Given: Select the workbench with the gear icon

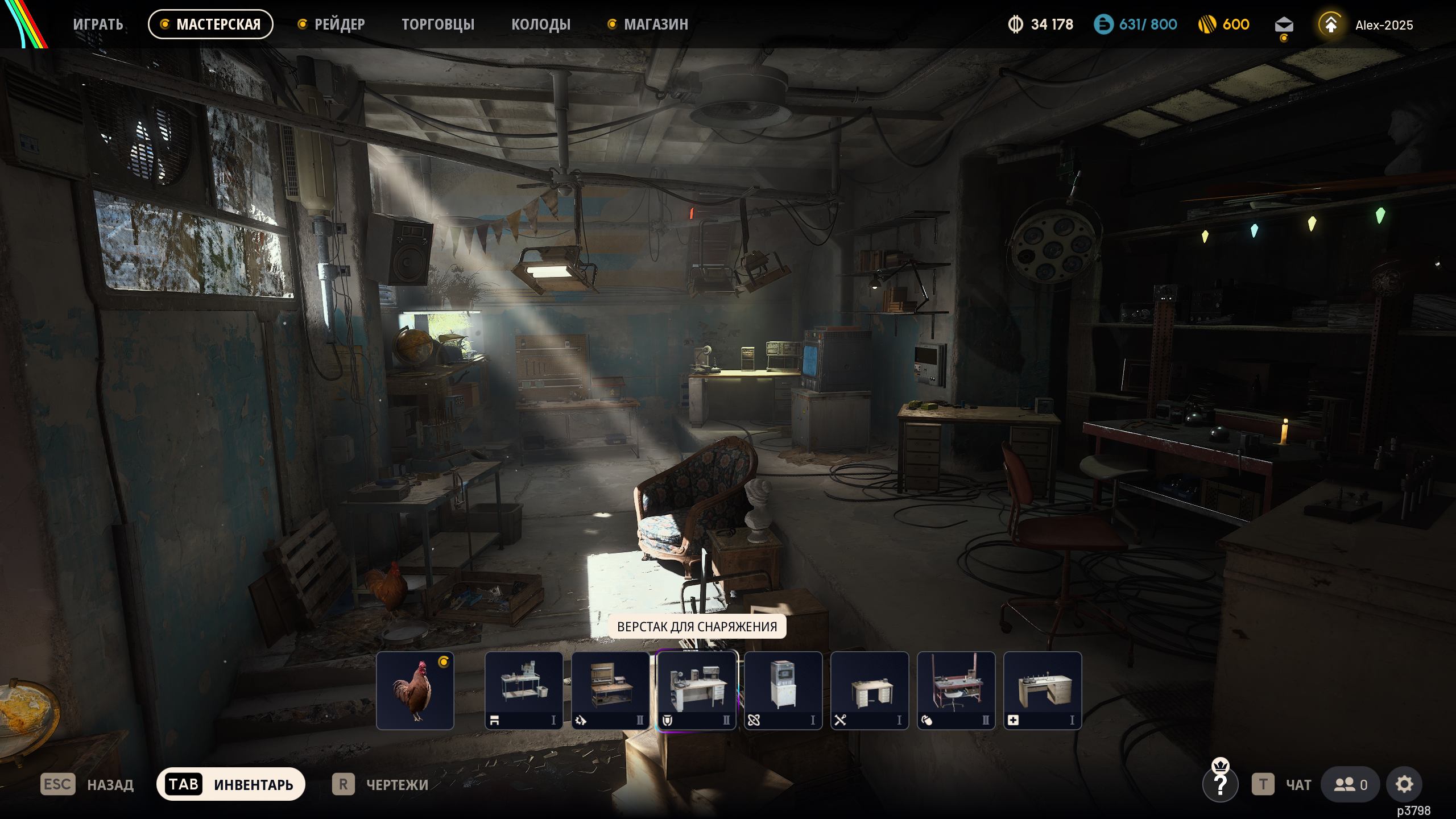Looking at the screenshot, I should click(610, 690).
